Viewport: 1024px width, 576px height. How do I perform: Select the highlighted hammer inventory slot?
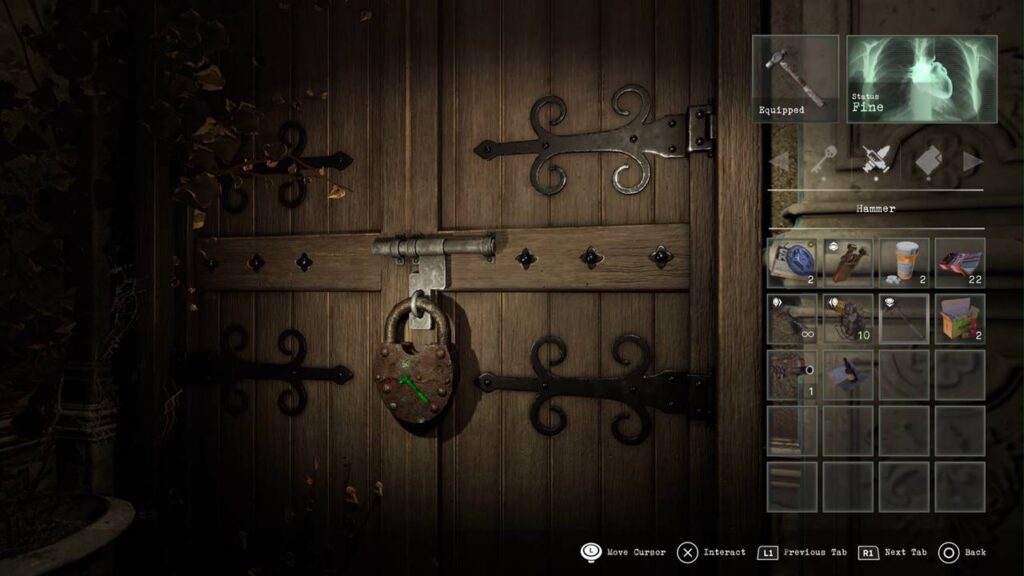tap(904, 318)
